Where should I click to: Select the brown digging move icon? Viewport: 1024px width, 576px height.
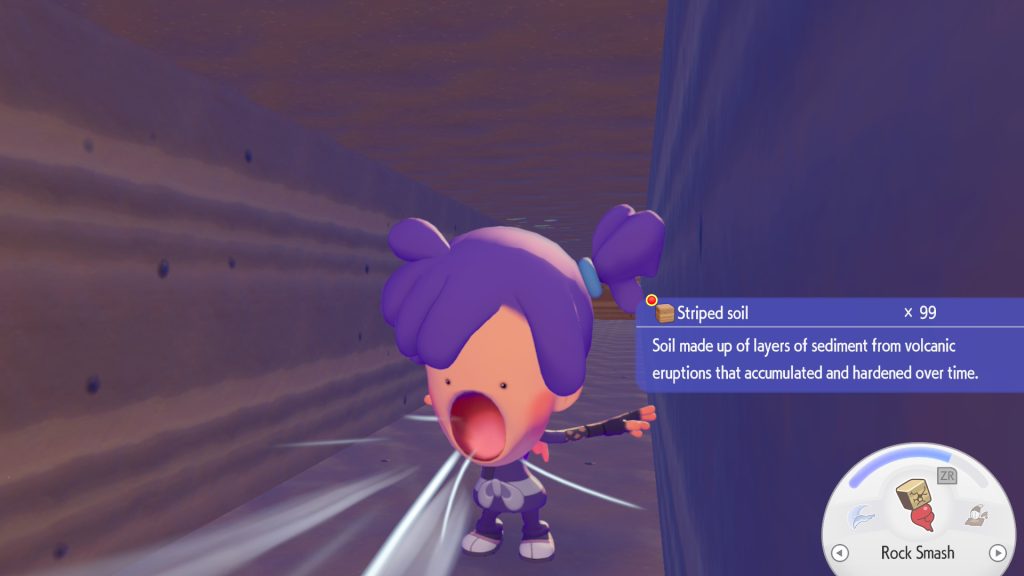(974, 516)
